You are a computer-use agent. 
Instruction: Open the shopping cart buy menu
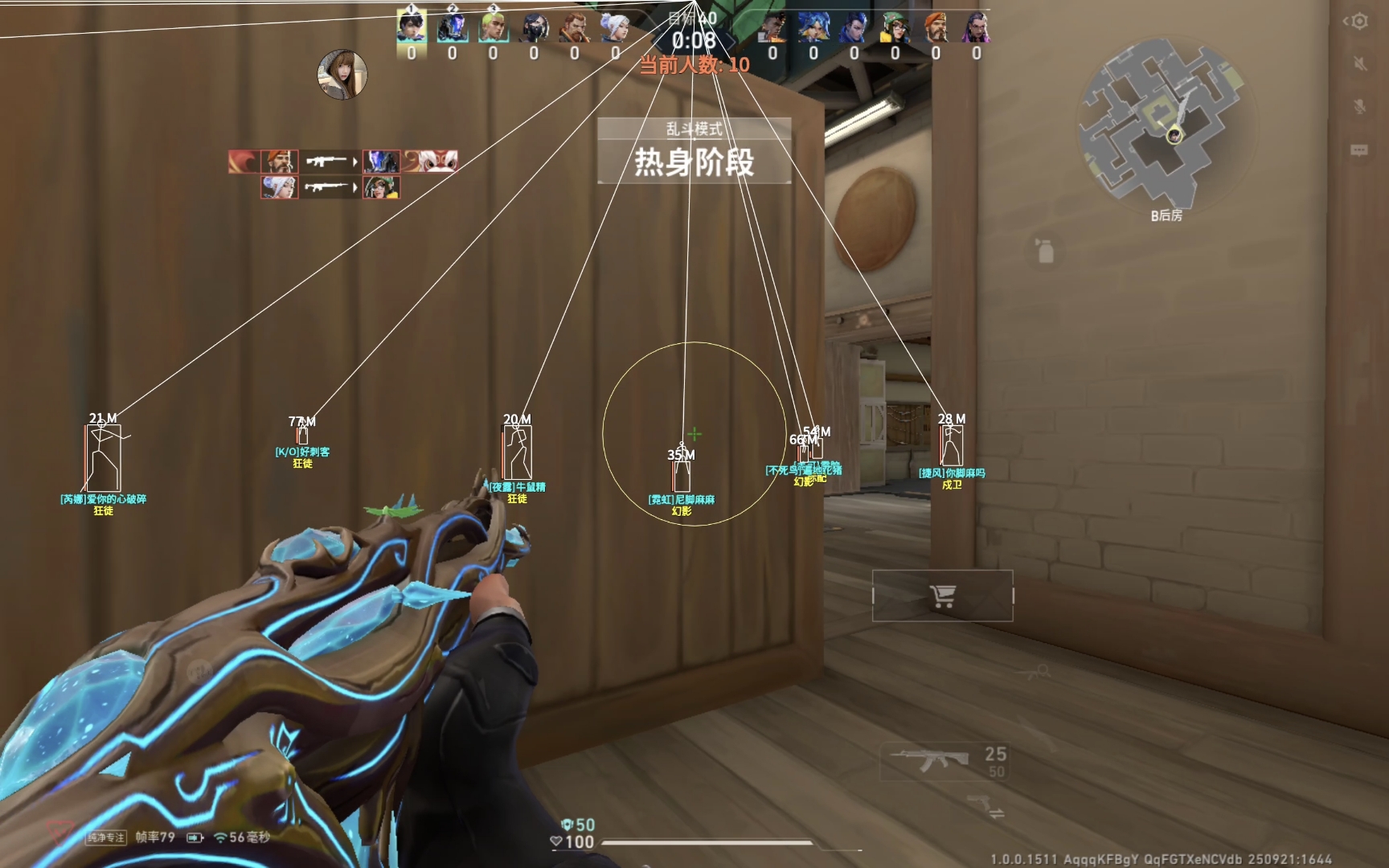click(942, 596)
